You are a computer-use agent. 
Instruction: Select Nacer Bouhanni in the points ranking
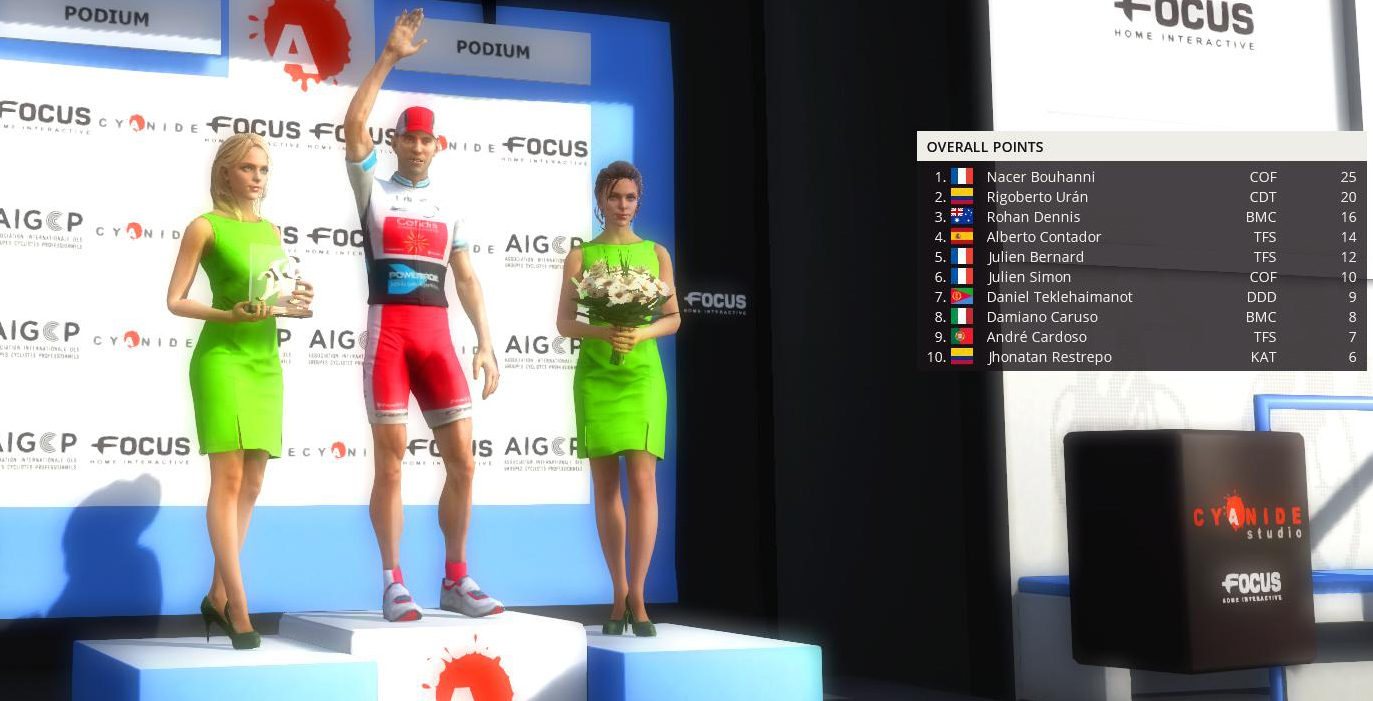[x=1040, y=177]
